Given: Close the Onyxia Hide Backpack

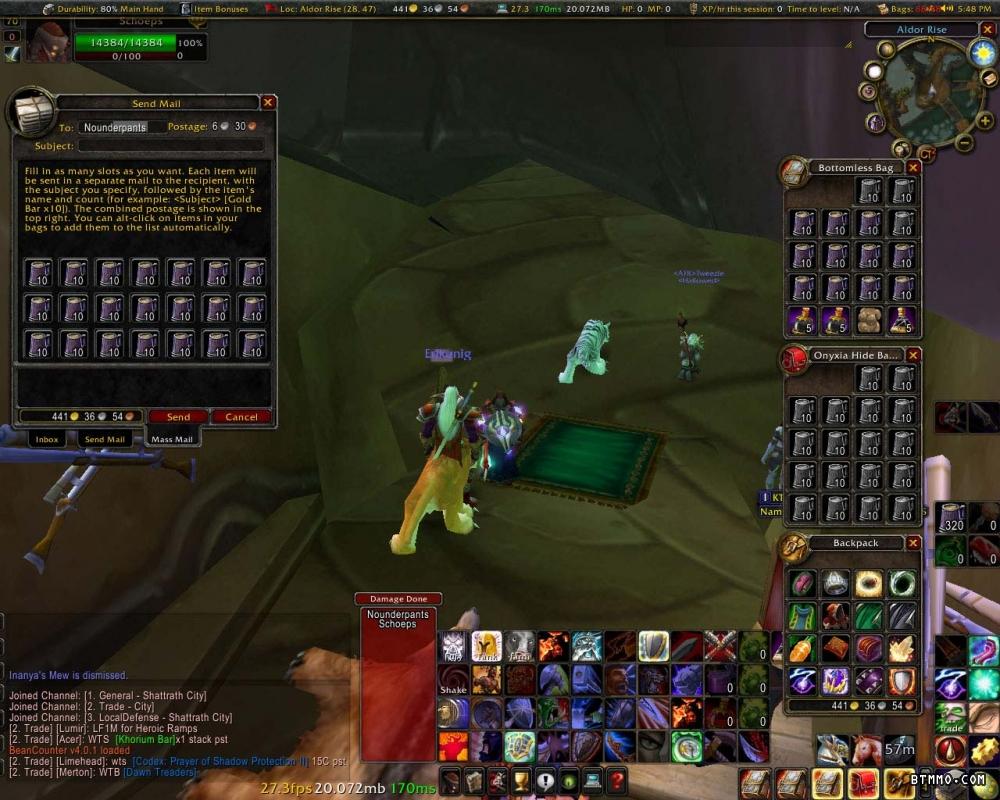Looking at the screenshot, I should pos(913,355).
